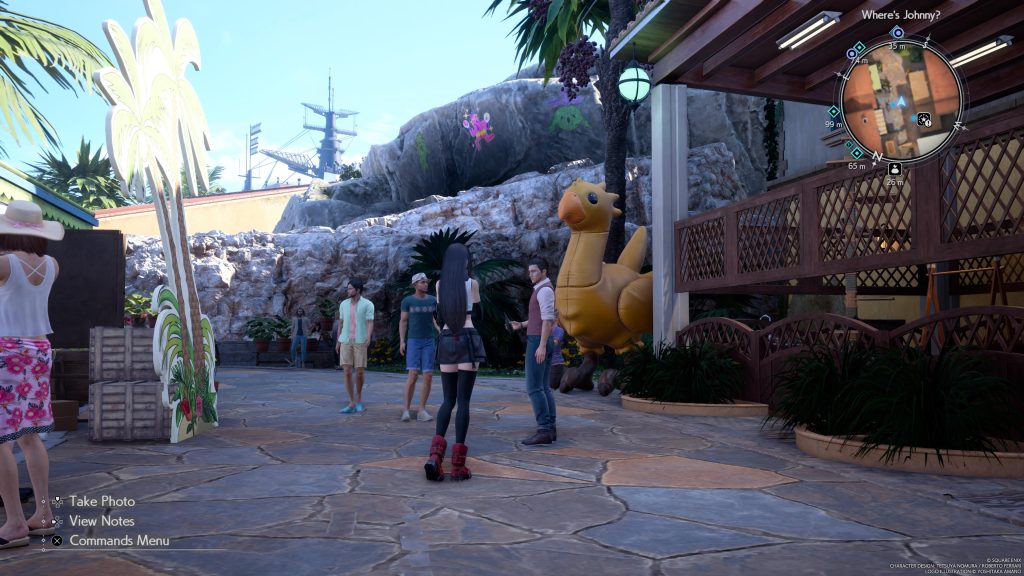Click the person marker labeled 26 m
The image size is (1024, 576).
pyautogui.click(x=894, y=169)
